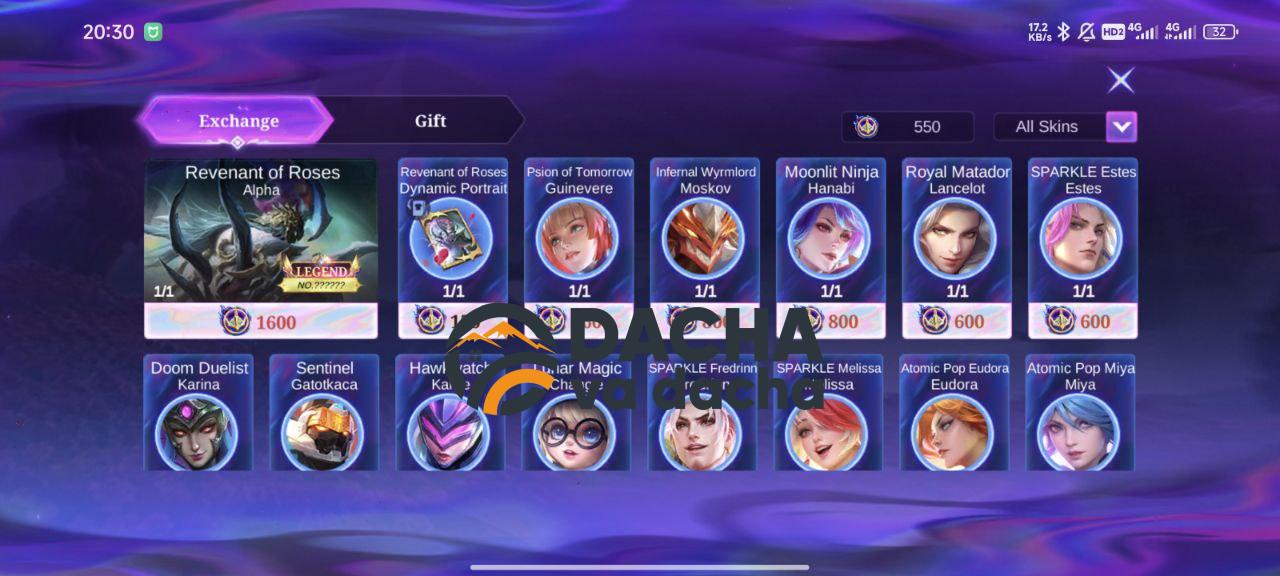Choose the Moonlit Ninja Hanabi skin
Image resolution: width=1280 pixels, height=576 pixels.
(x=831, y=238)
